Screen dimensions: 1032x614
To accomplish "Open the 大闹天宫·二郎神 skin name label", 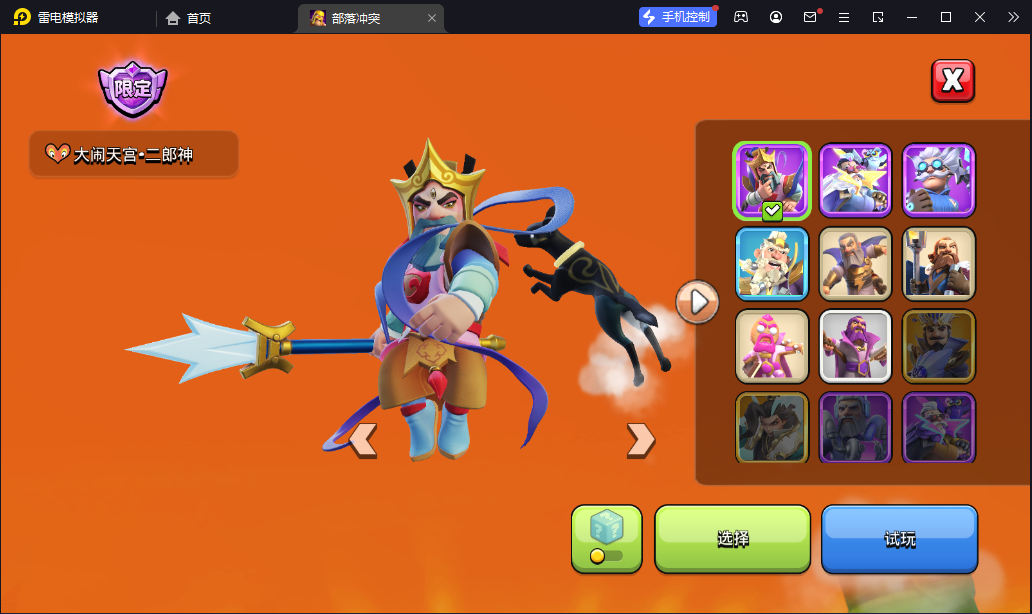I will (134, 155).
